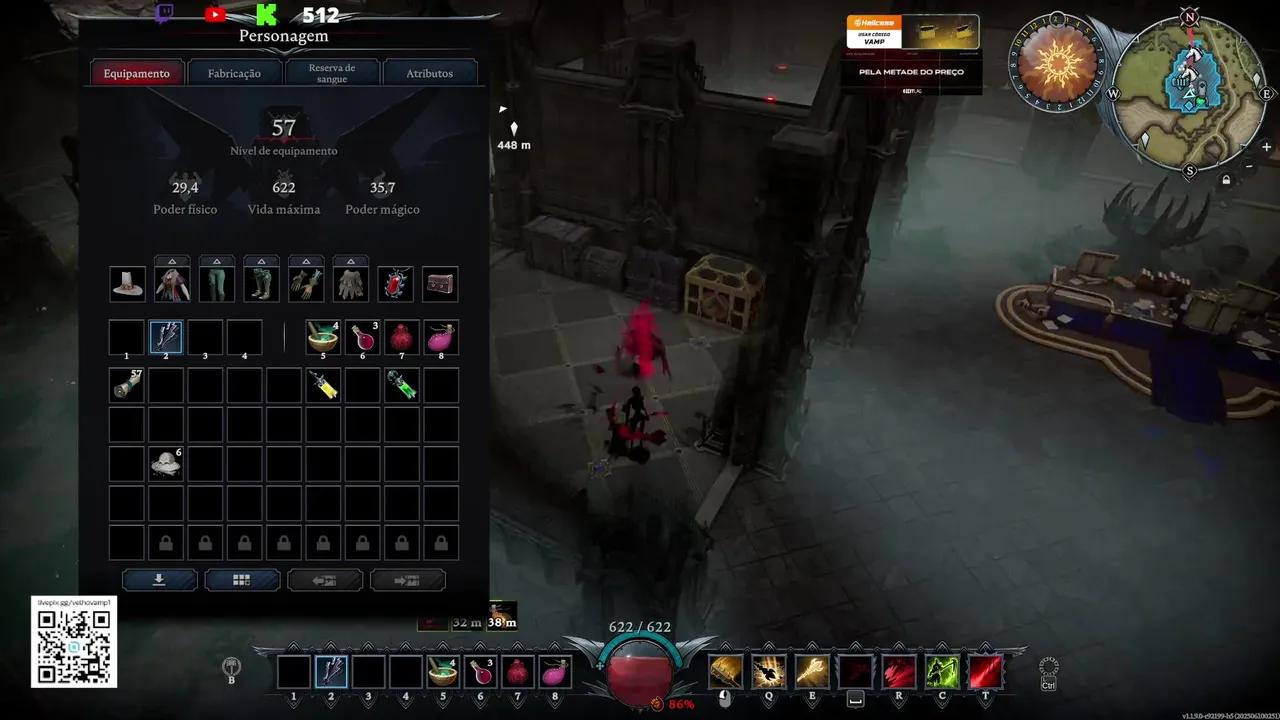The image size is (1280, 720).
Task: Select the Equipamento tab
Action: (137, 73)
